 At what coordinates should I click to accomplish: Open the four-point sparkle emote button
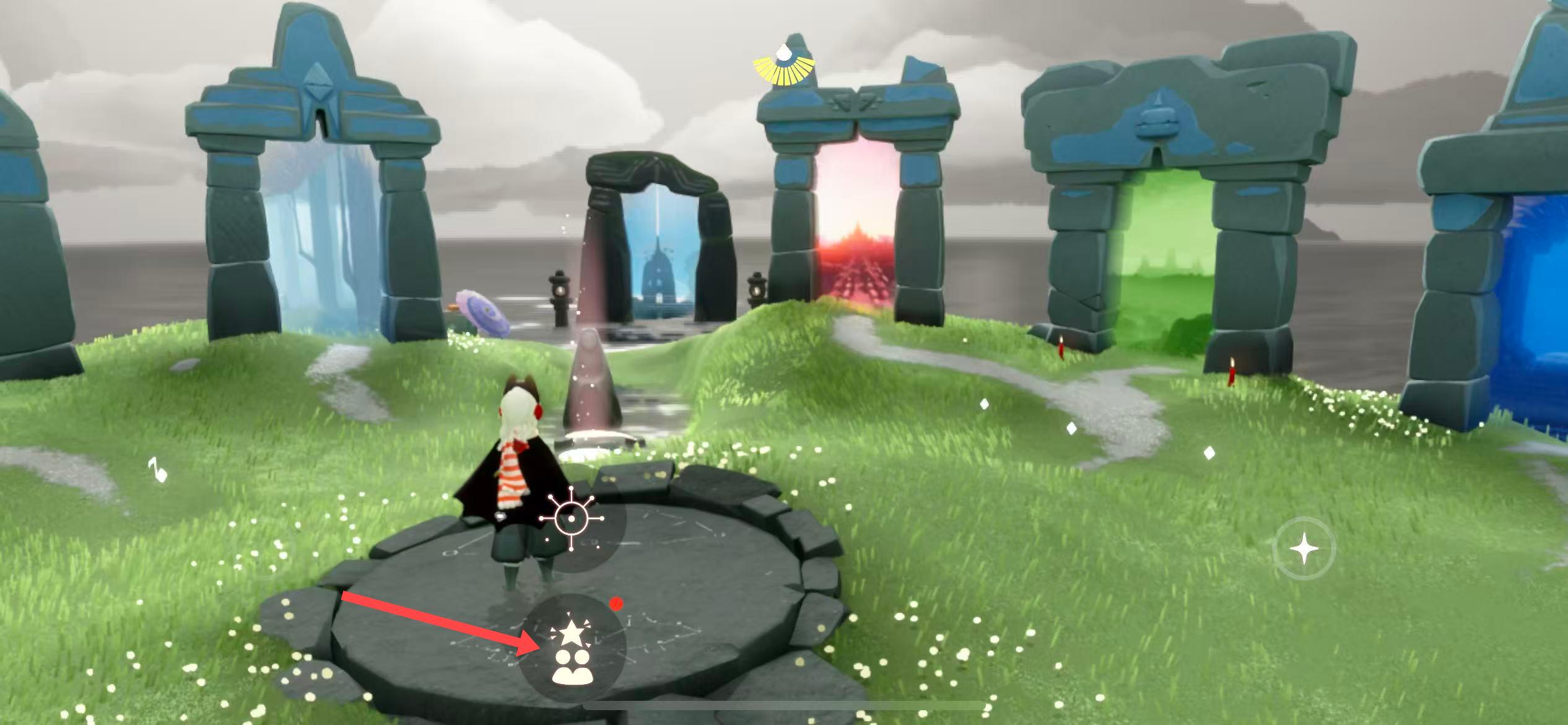click(x=1304, y=548)
